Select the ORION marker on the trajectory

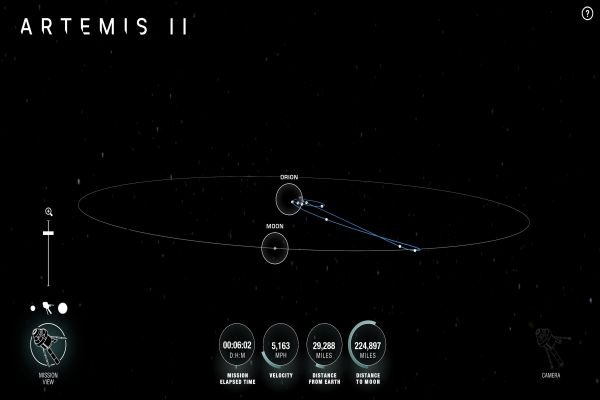(x=288, y=198)
